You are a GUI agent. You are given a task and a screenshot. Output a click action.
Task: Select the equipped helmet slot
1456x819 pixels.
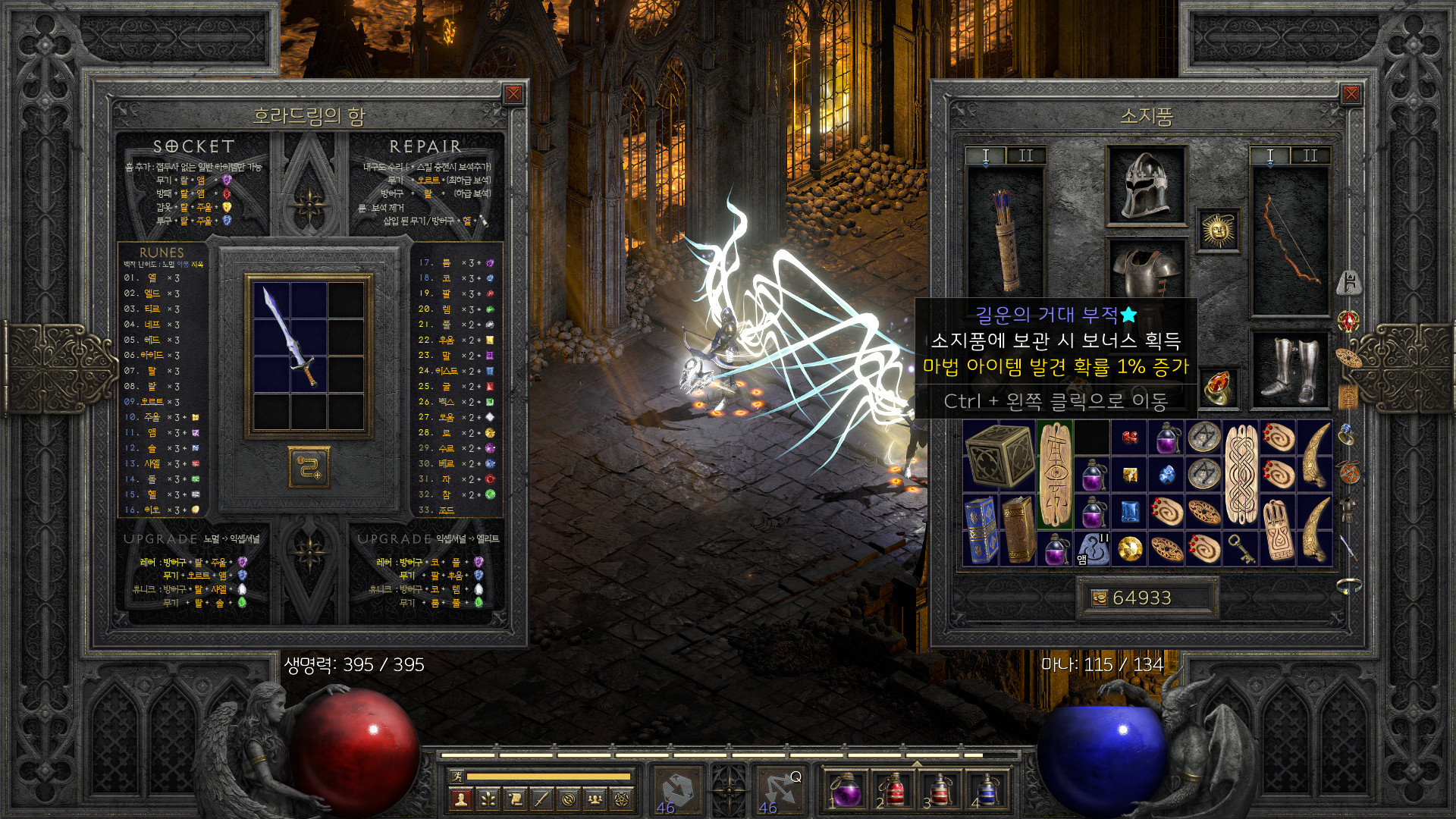[x=1146, y=186]
